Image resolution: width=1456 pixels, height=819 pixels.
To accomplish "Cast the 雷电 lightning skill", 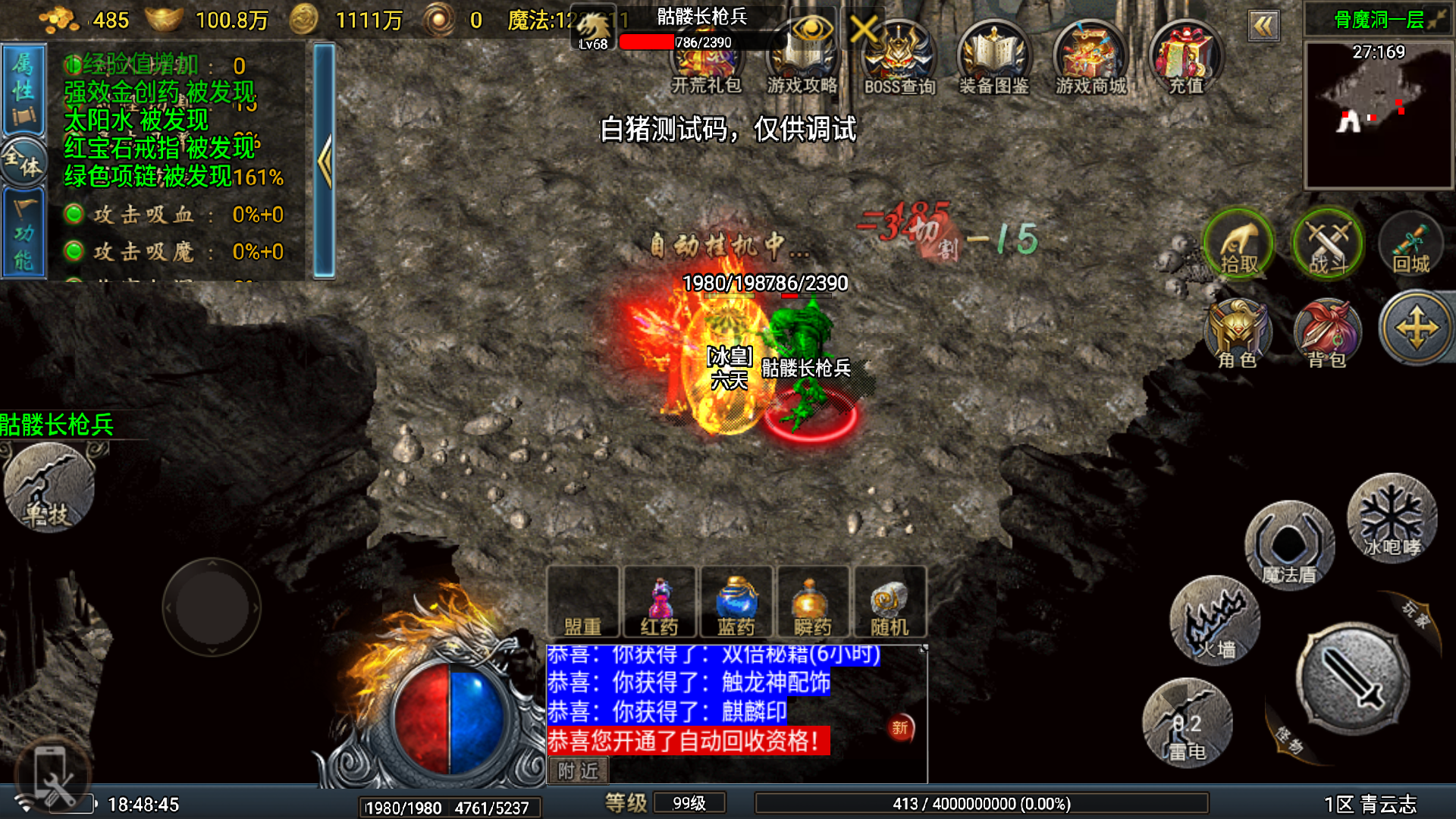I will coord(1187,724).
